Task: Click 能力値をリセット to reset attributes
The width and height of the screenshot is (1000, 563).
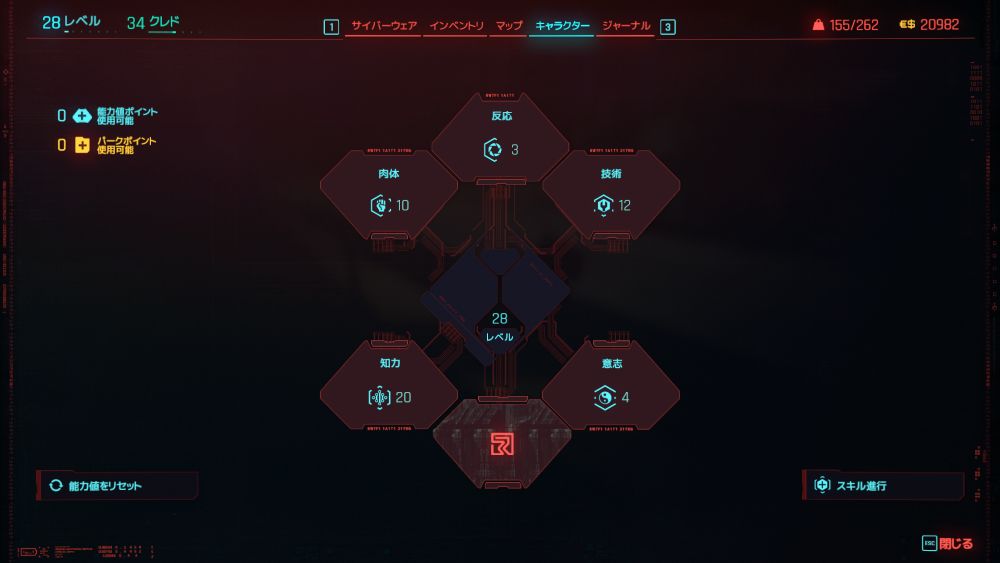Action: 118,486
